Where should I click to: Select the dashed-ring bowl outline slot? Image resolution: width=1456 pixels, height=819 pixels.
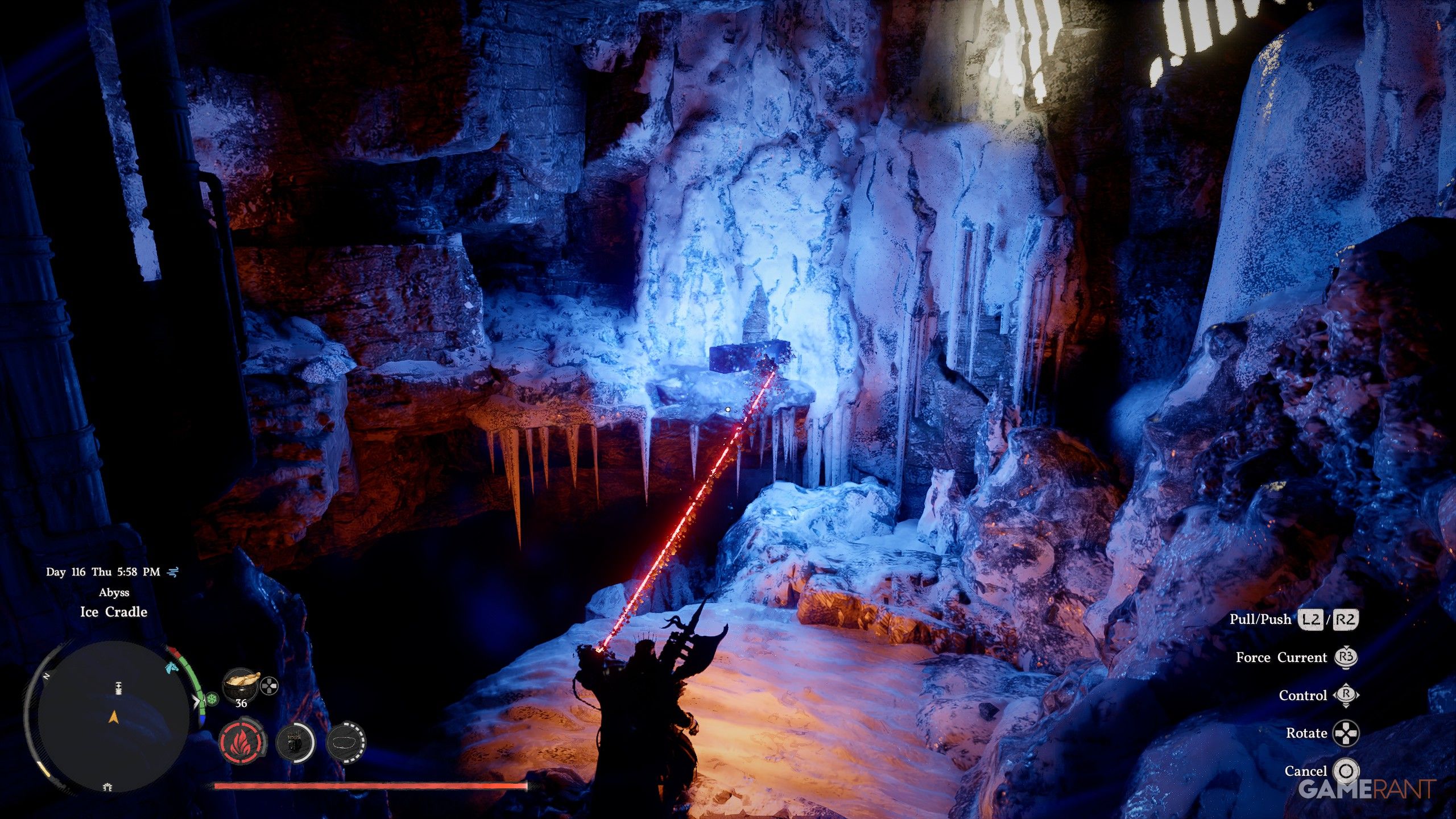346,742
